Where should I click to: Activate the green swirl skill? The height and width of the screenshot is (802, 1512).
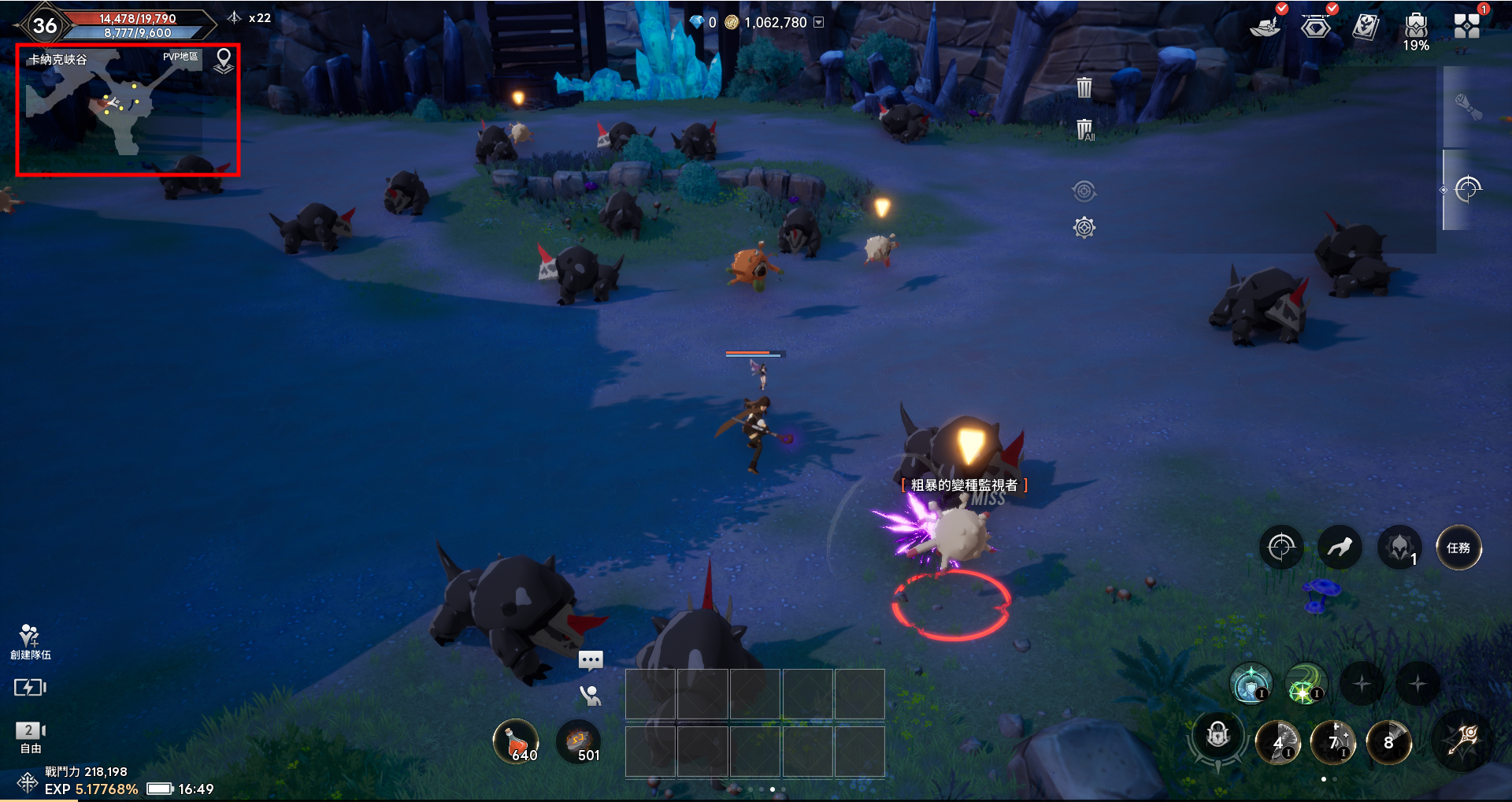coord(1306,683)
